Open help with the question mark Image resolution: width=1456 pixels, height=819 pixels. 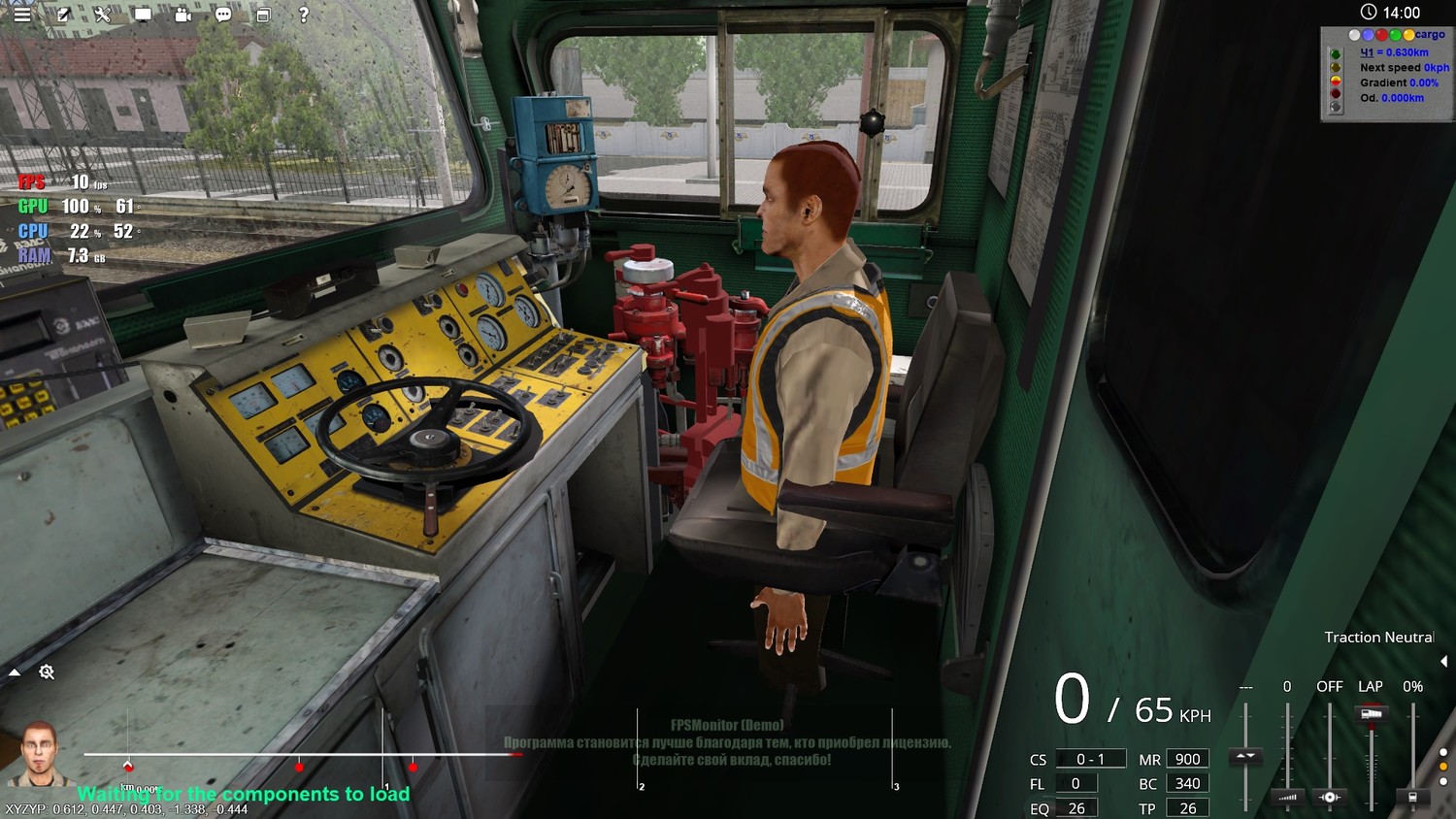click(304, 15)
